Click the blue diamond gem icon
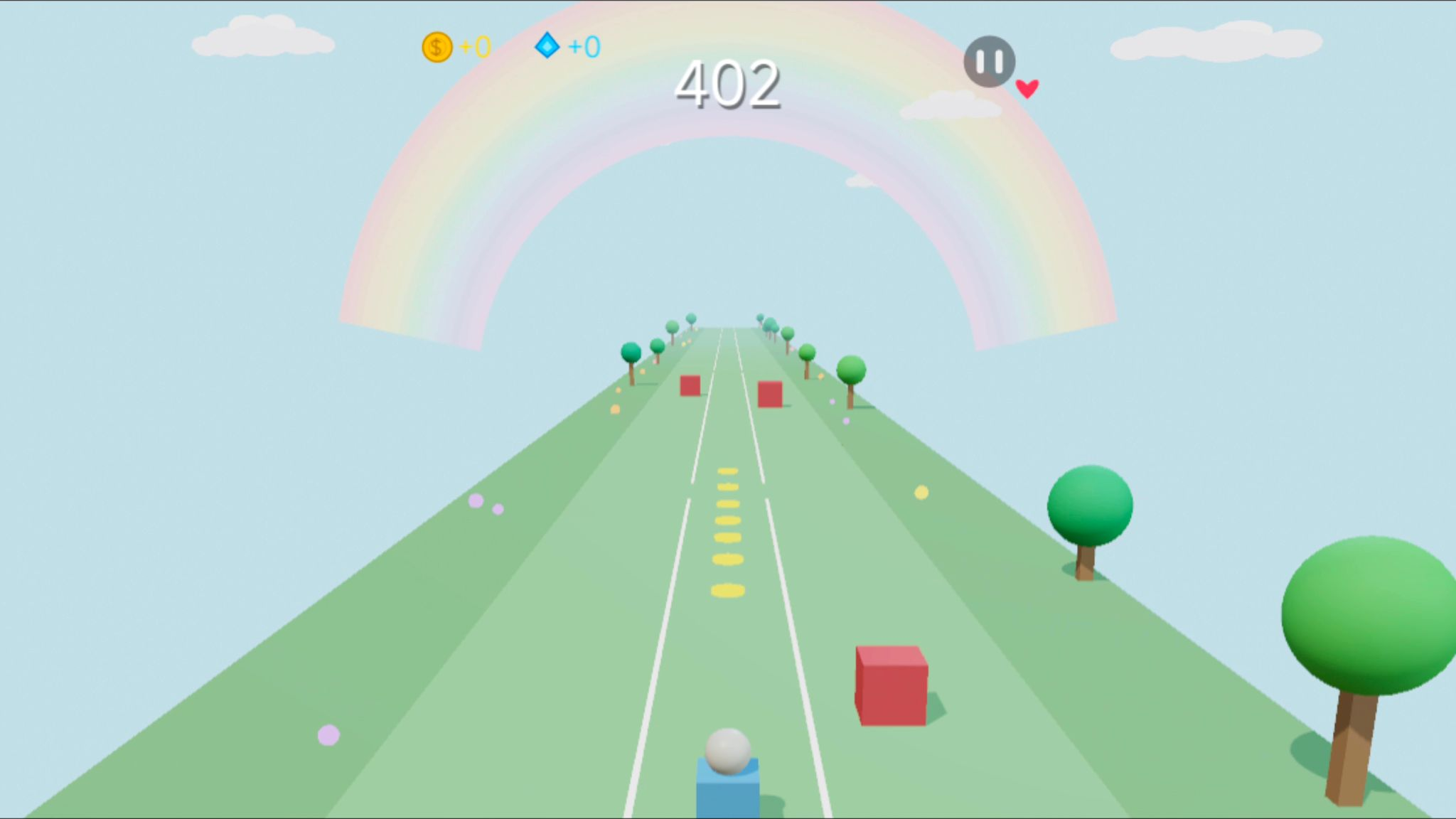Image resolution: width=1456 pixels, height=819 pixels. [x=546, y=47]
